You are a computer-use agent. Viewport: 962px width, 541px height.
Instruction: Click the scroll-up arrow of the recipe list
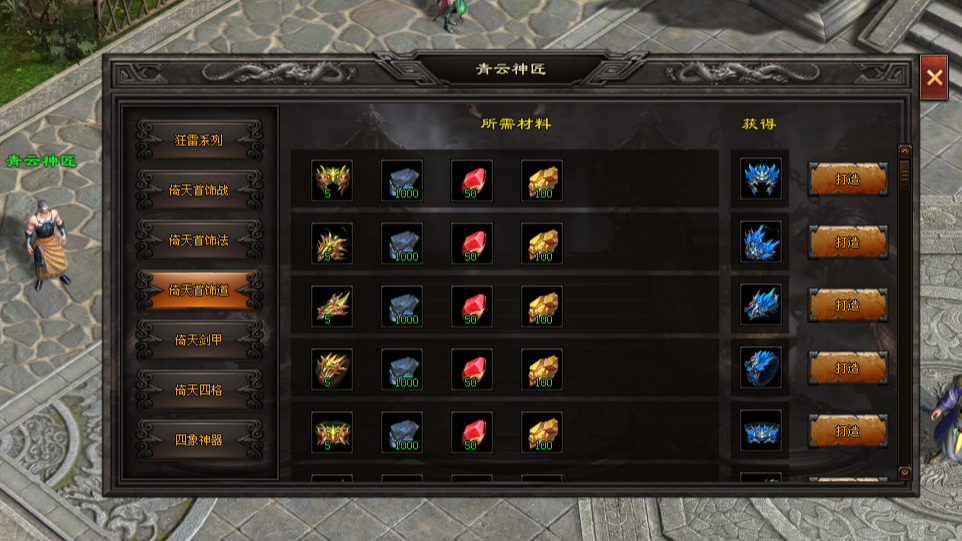click(x=905, y=151)
